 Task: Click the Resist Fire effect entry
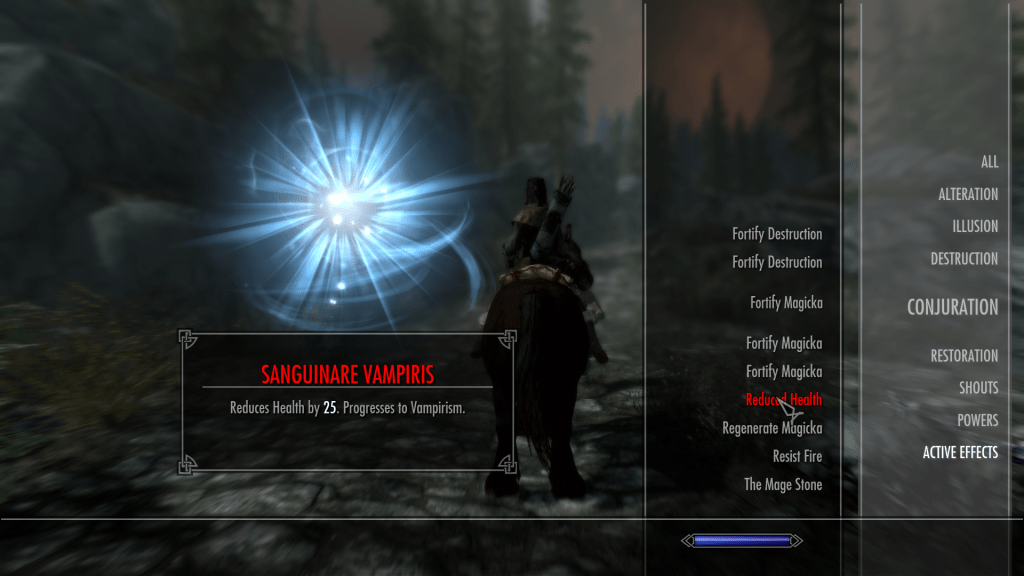click(797, 456)
